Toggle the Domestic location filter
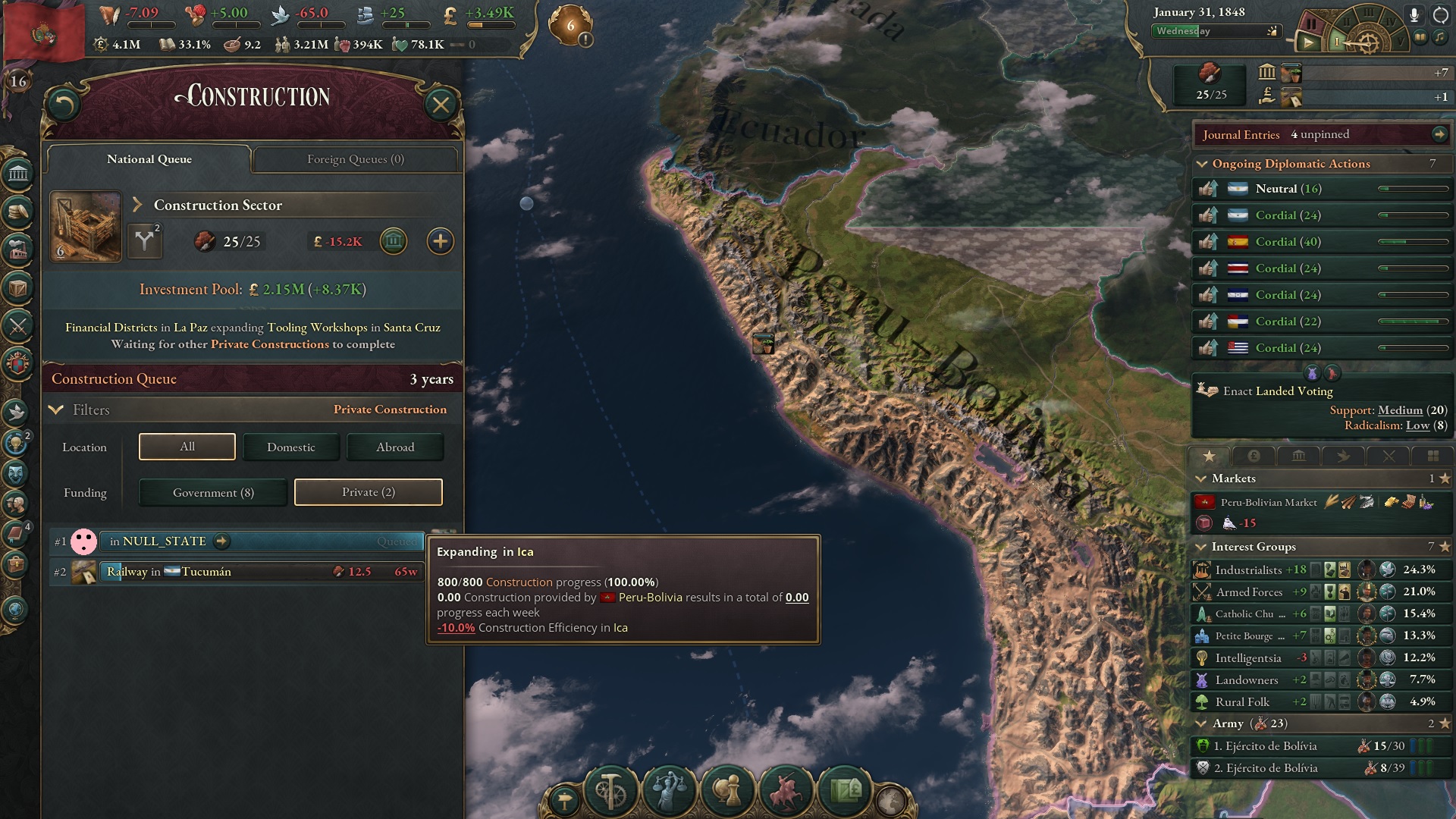 pos(291,447)
